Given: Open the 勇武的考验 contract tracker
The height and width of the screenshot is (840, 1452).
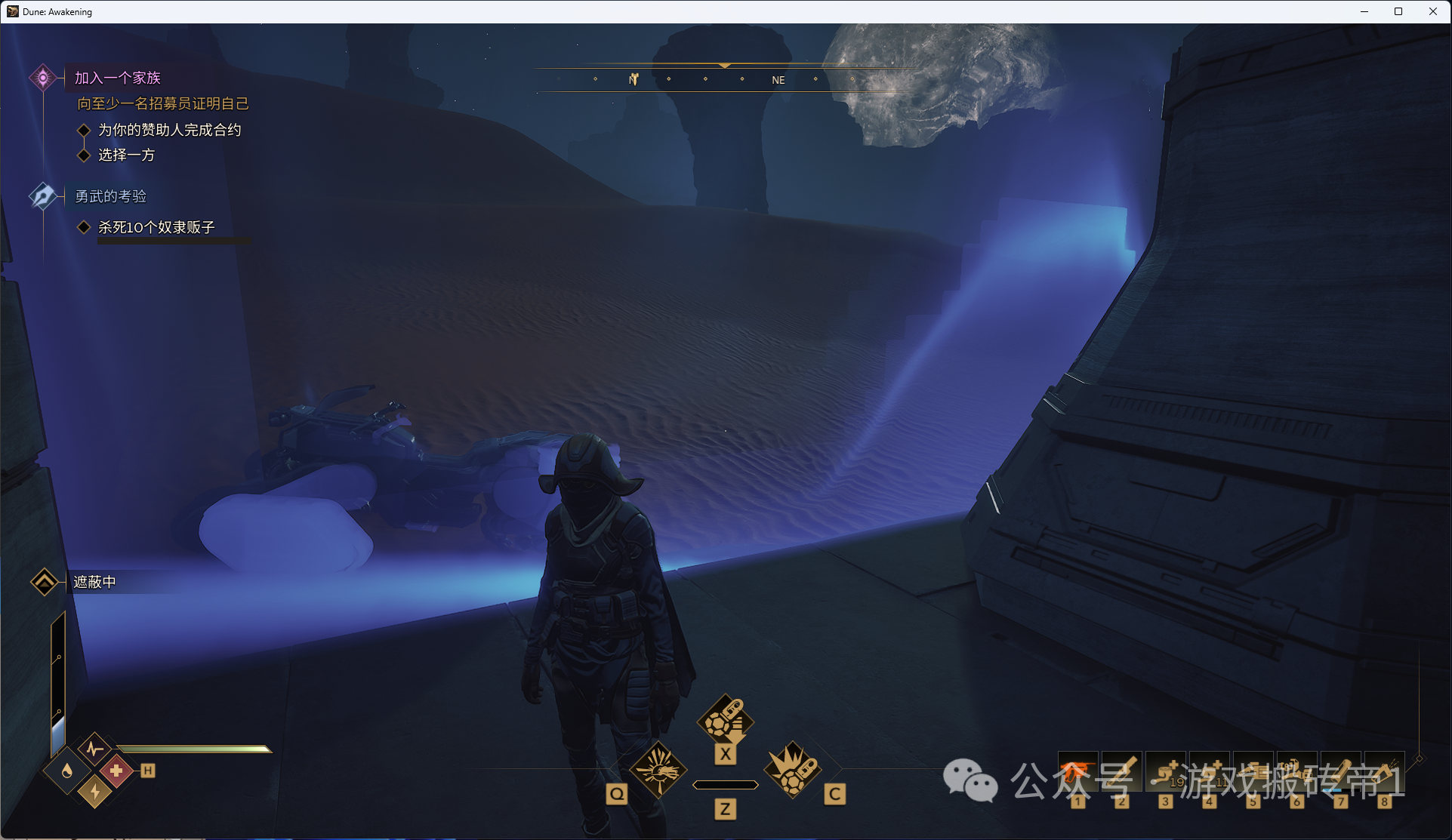Looking at the screenshot, I should (x=110, y=196).
